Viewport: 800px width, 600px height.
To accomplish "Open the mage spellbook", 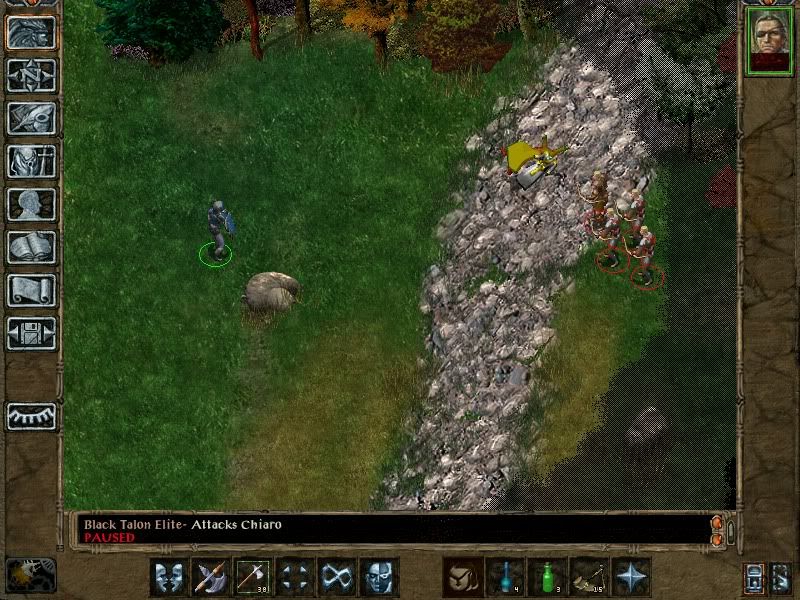I will 31,247.
